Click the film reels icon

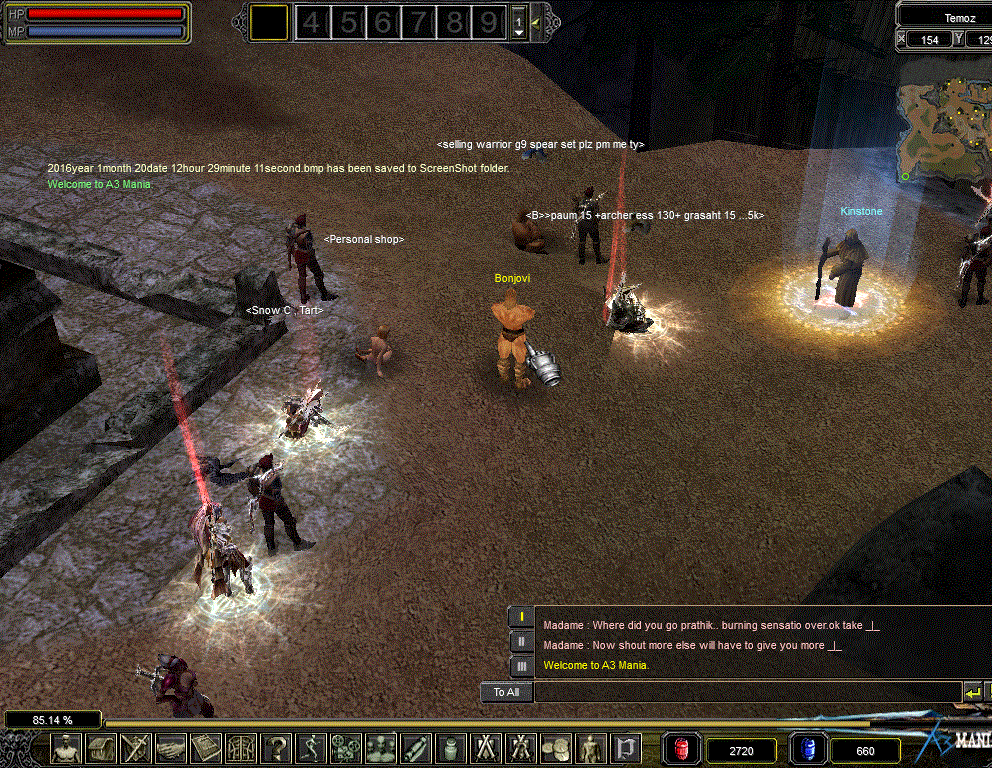[x=346, y=748]
